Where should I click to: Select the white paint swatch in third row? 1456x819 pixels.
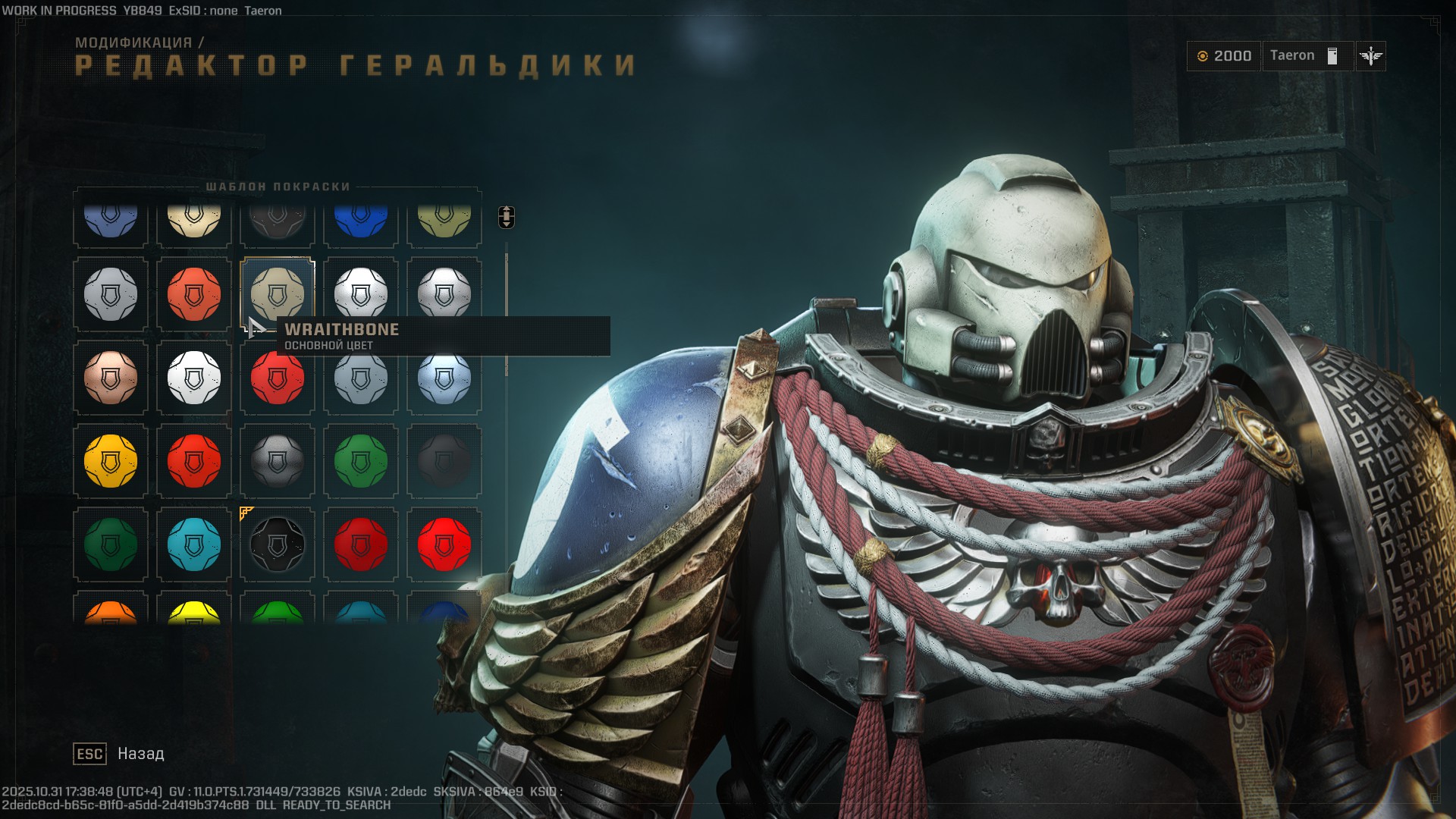193,377
